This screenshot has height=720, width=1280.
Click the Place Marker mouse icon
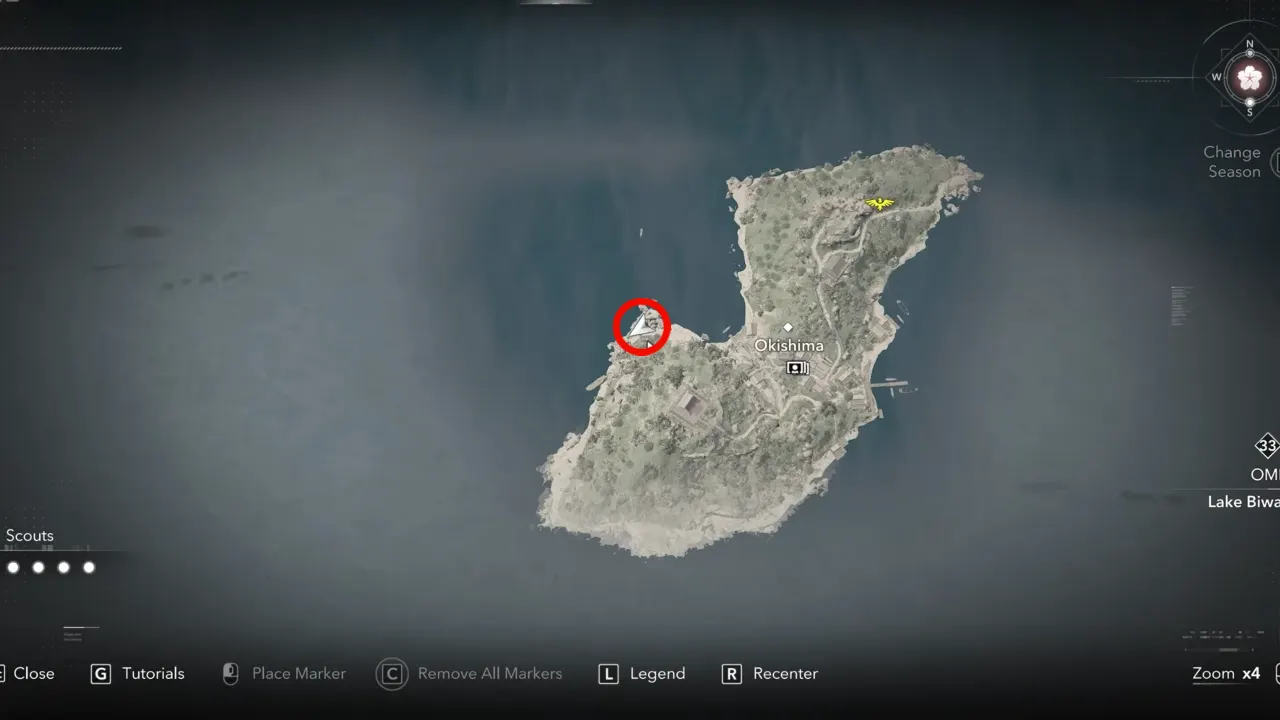click(229, 674)
